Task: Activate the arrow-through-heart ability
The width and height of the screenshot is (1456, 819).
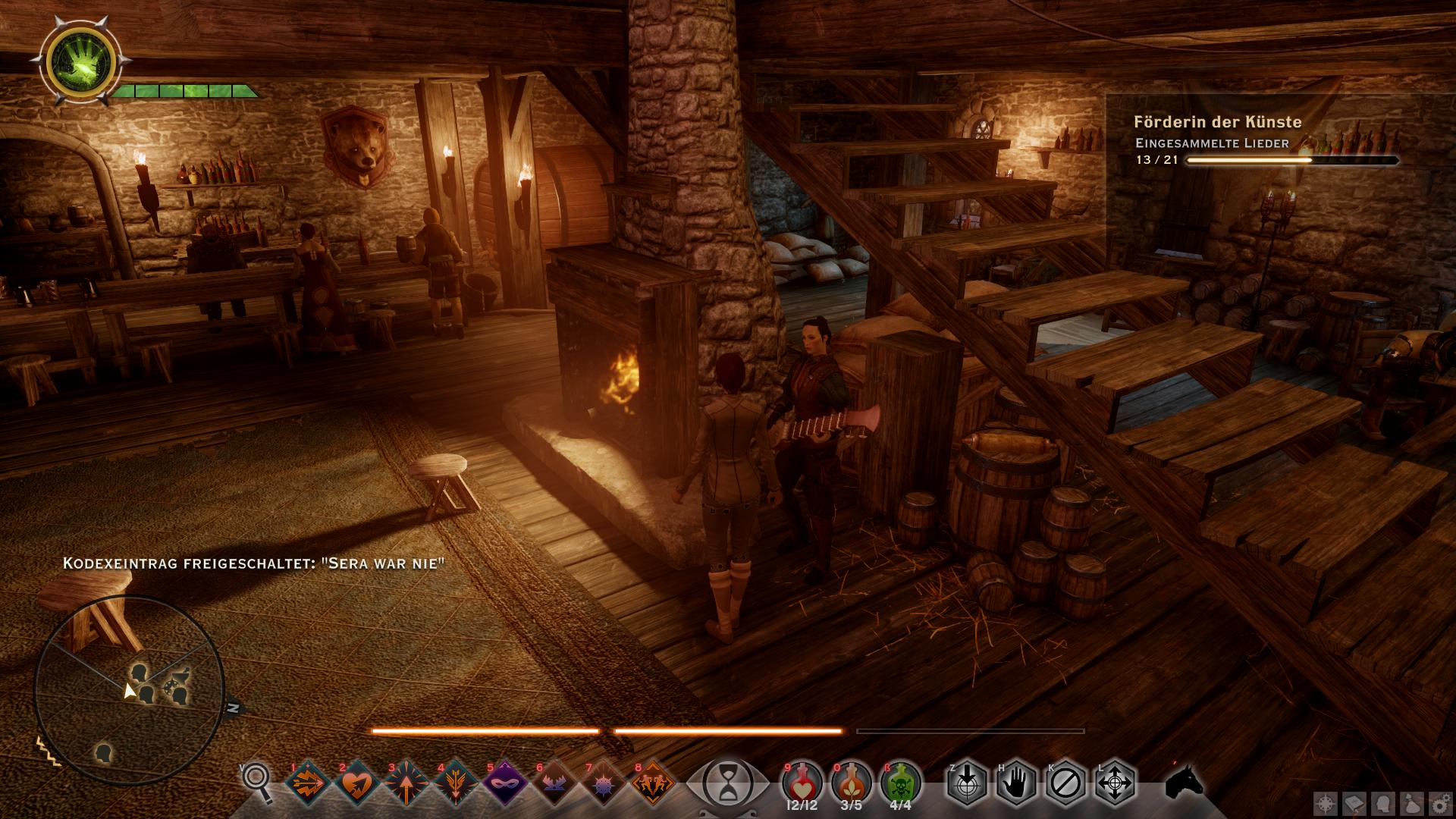Action: [x=357, y=782]
